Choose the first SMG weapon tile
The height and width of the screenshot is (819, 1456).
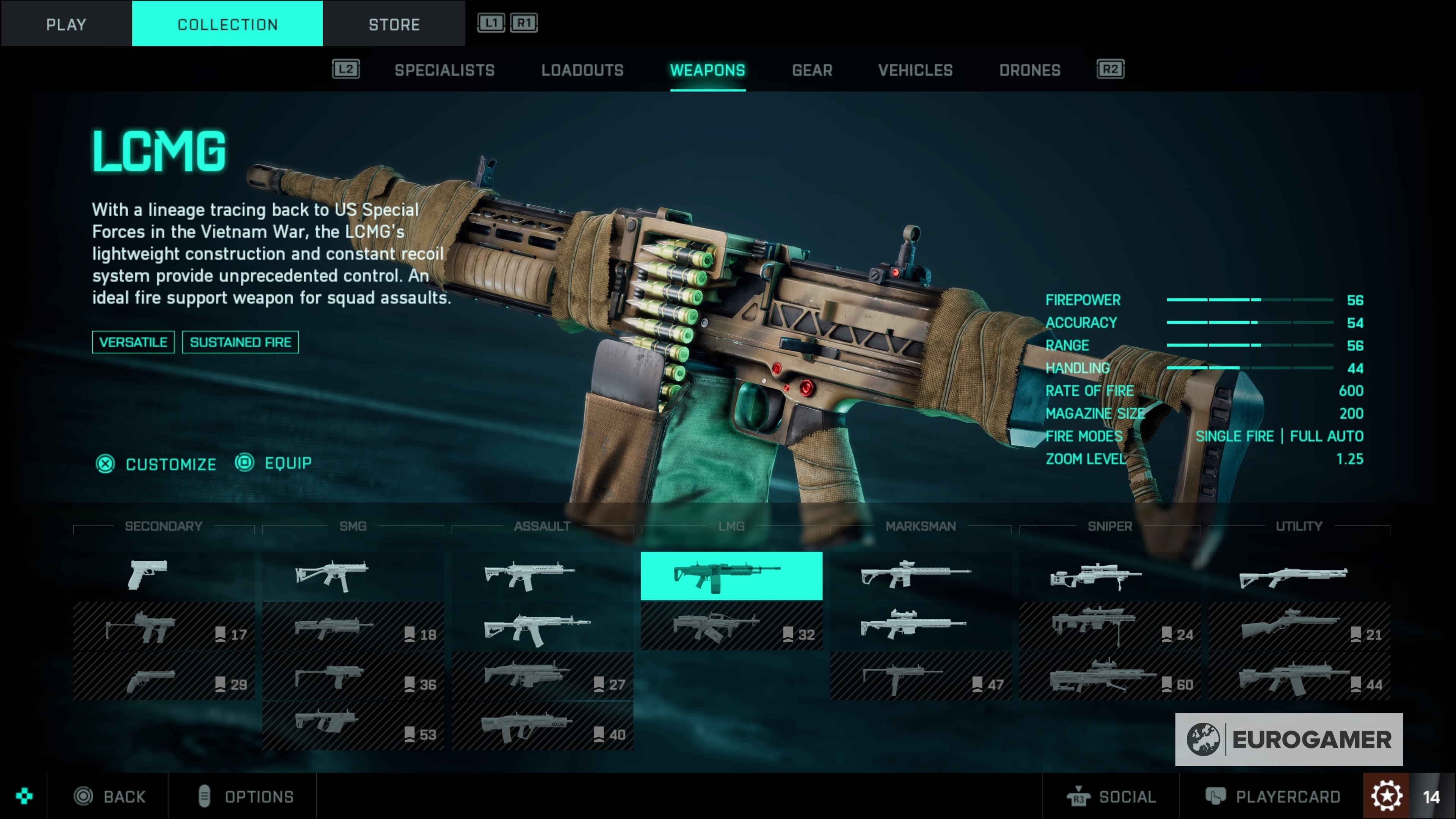point(353,576)
